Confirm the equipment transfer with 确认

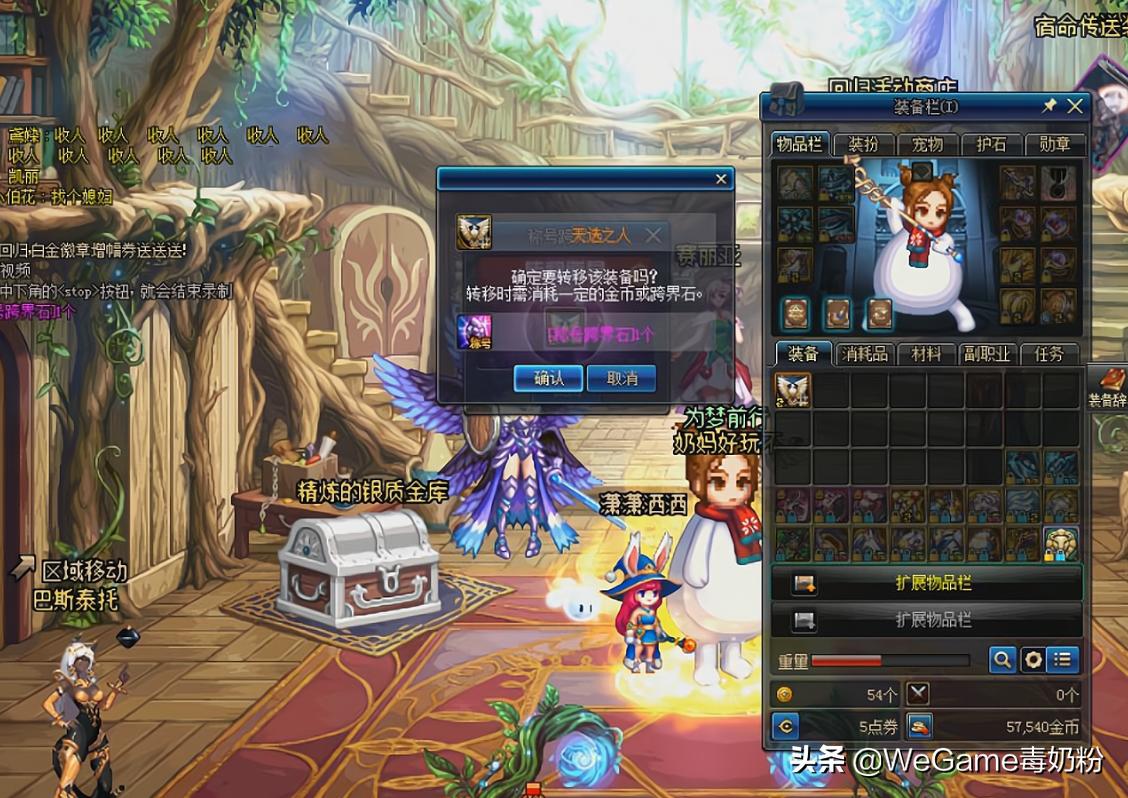click(548, 378)
